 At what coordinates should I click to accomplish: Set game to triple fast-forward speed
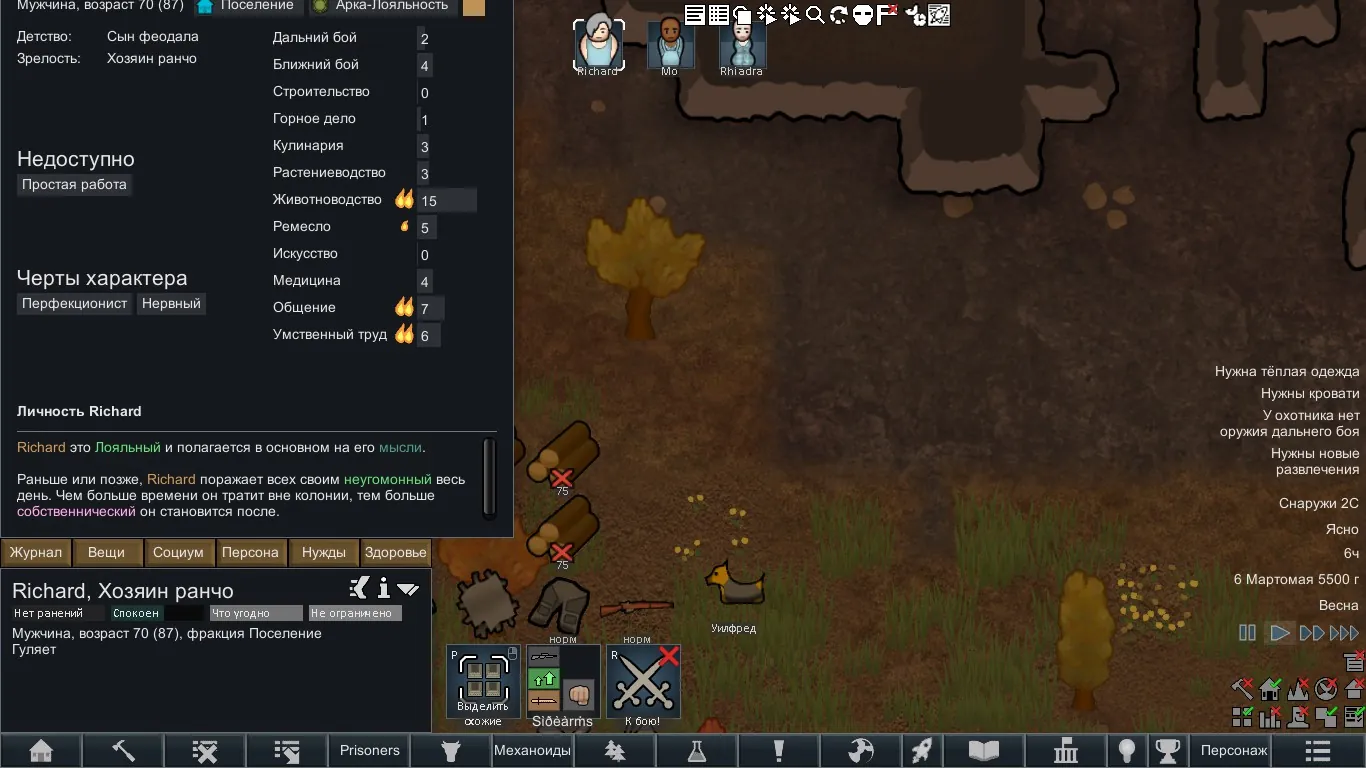(x=1343, y=633)
